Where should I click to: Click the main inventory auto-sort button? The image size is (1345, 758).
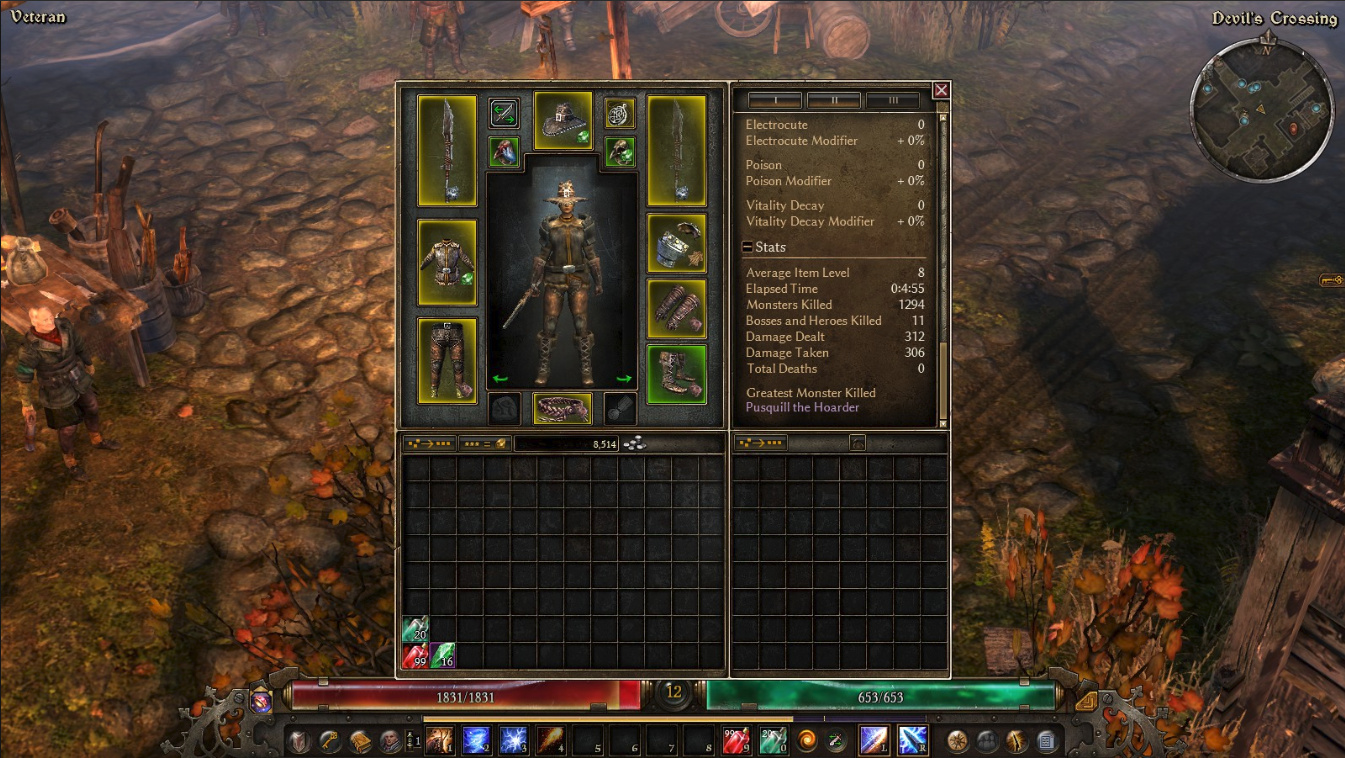pyautogui.click(x=428, y=443)
